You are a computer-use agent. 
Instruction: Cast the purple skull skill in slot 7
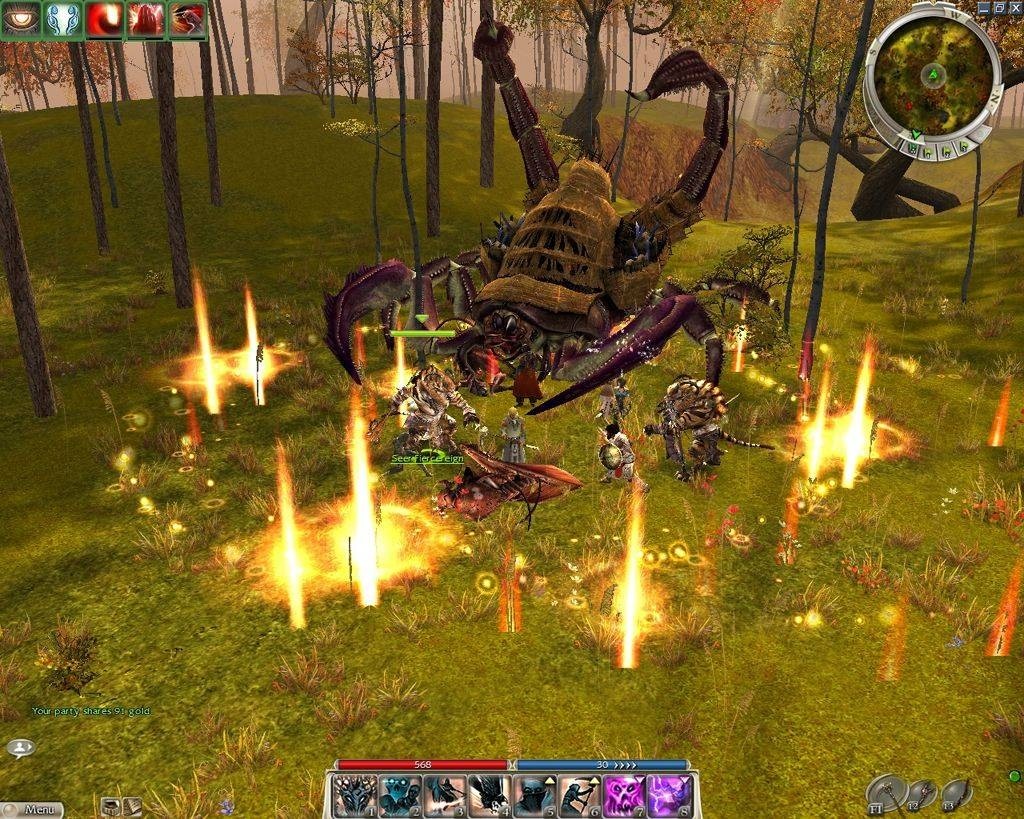pyautogui.click(x=624, y=796)
